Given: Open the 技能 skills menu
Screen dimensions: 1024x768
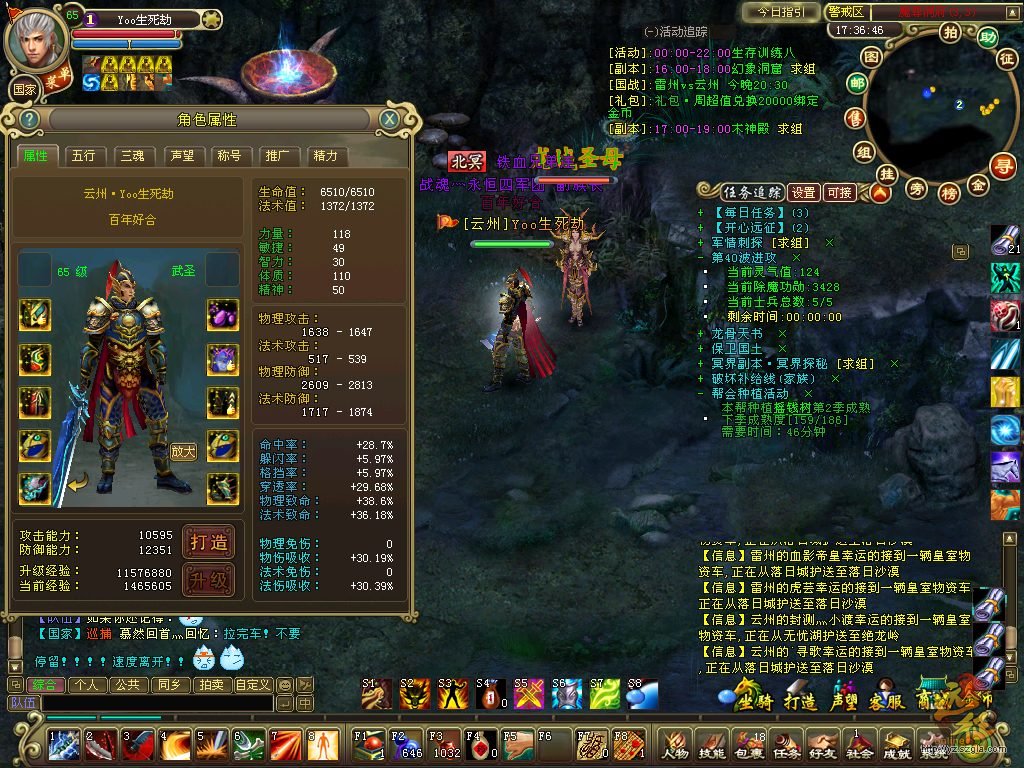Looking at the screenshot, I should pos(712,745).
